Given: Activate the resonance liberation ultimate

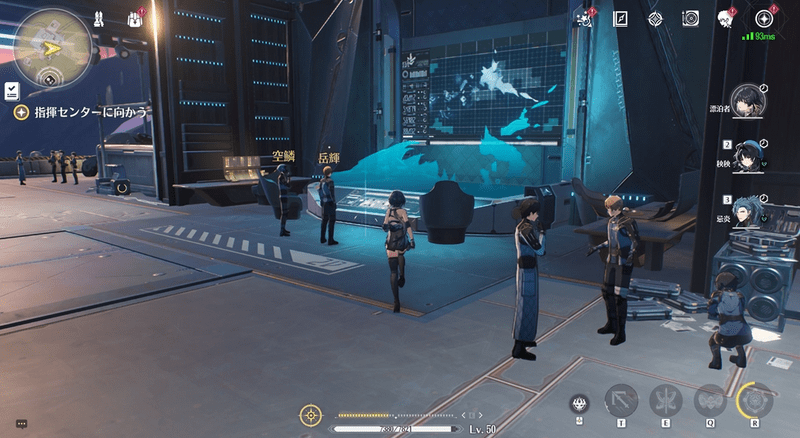Looking at the screenshot, I should coord(756,401).
